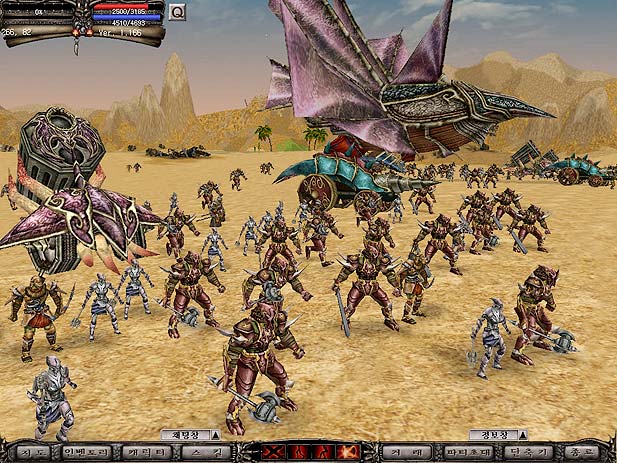The image size is (617, 463).
Task: Send a party invite via 파티초대
Action: [x=467, y=452]
